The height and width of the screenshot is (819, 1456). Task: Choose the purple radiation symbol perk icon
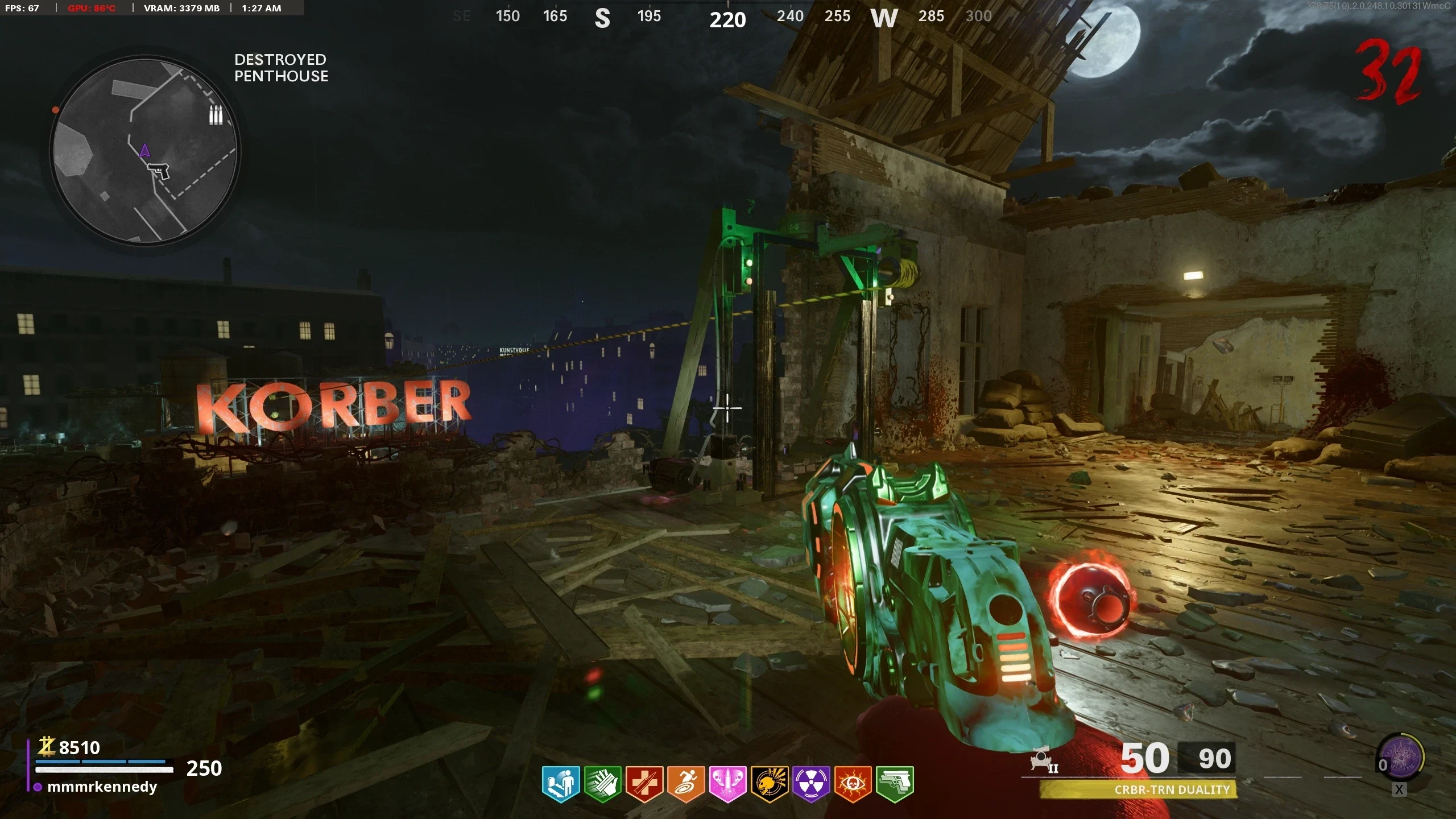(811, 784)
